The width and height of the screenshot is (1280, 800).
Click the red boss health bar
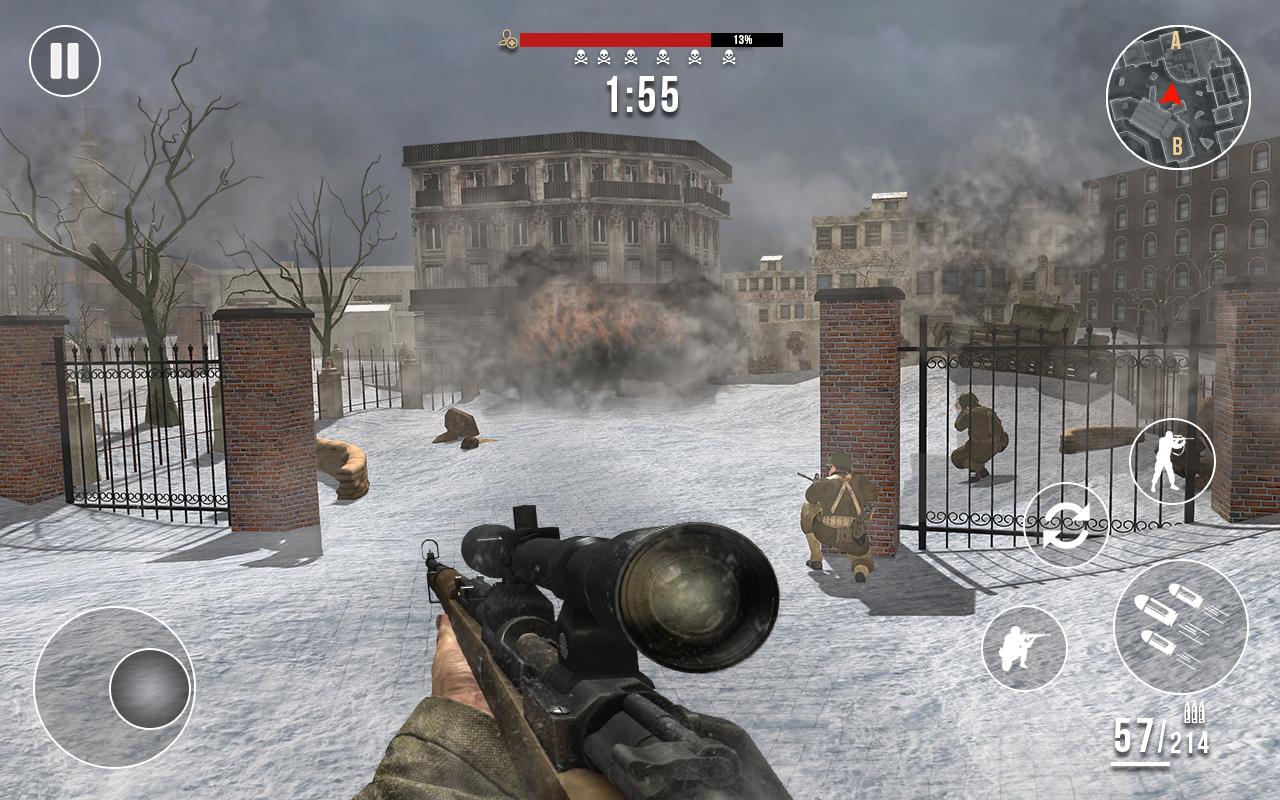615,38
